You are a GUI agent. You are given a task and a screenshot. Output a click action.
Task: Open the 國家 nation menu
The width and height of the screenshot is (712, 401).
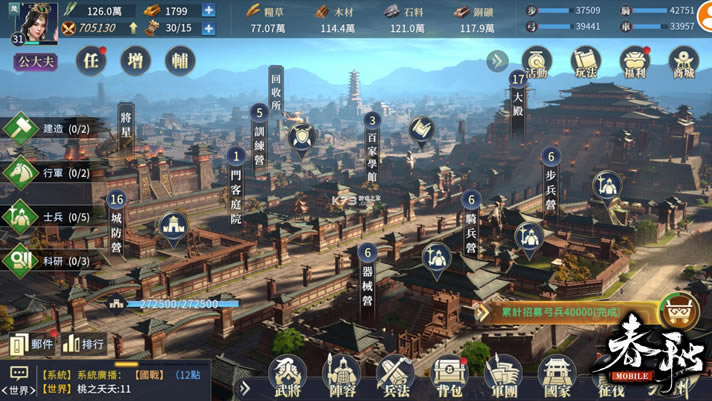pyautogui.click(x=557, y=377)
